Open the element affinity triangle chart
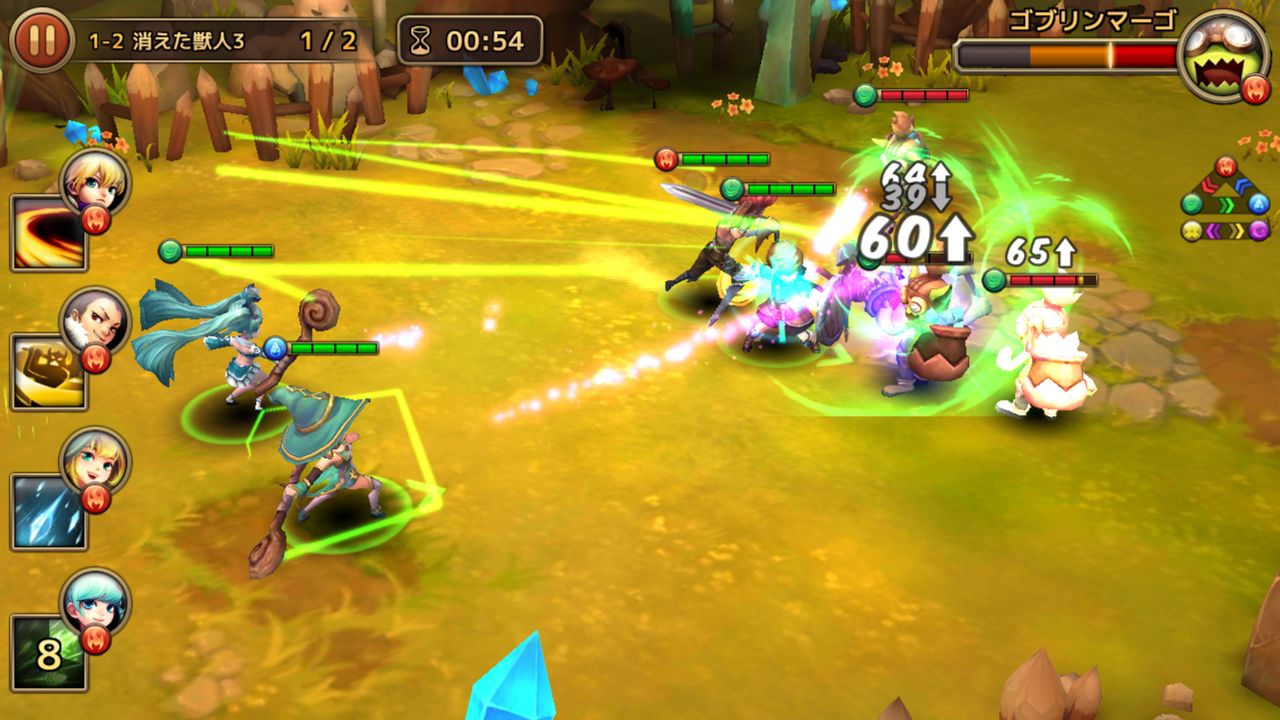The image size is (1280, 720). pyautogui.click(x=1225, y=200)
